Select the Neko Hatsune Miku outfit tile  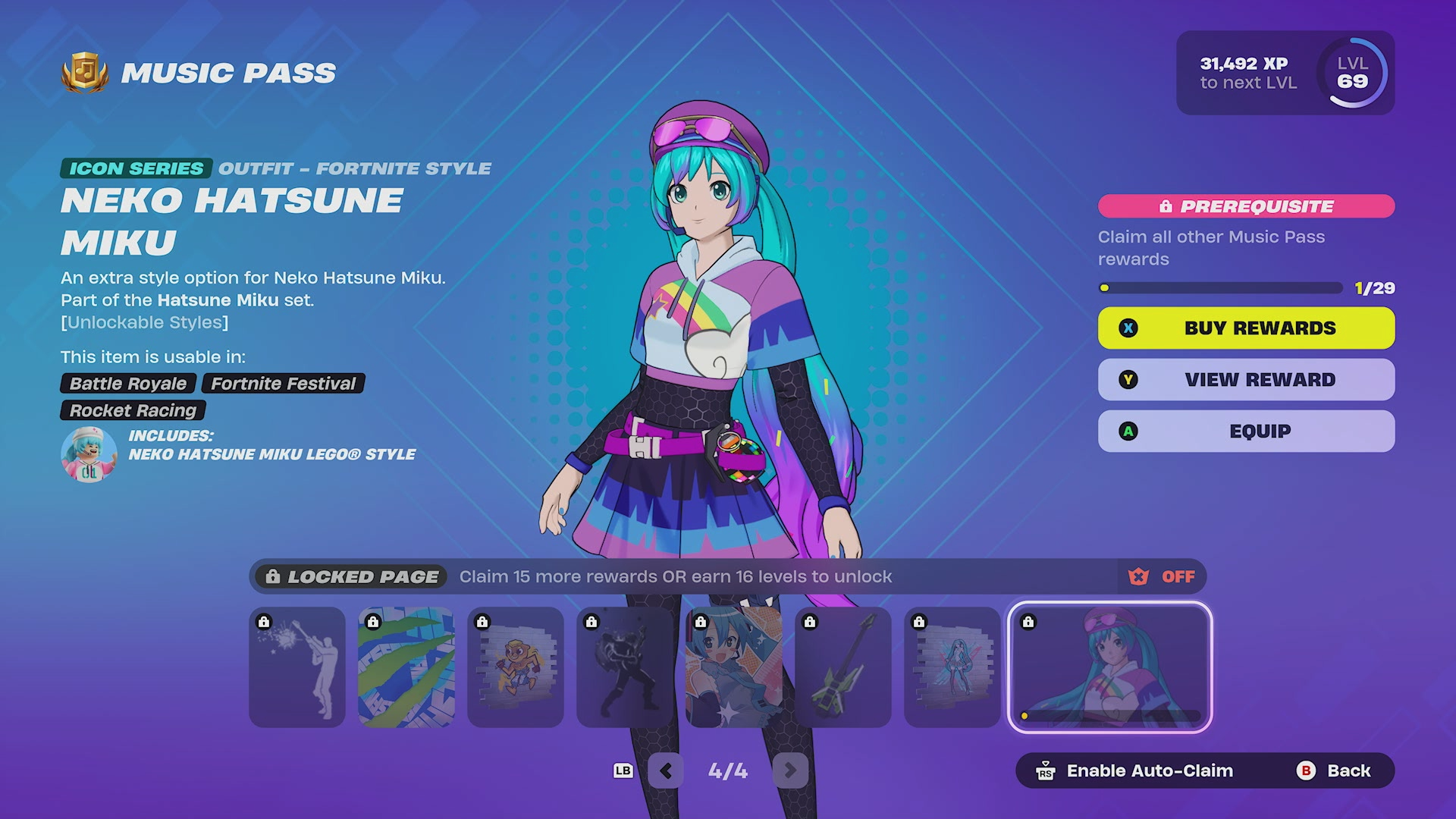[x=1109, y=667]
